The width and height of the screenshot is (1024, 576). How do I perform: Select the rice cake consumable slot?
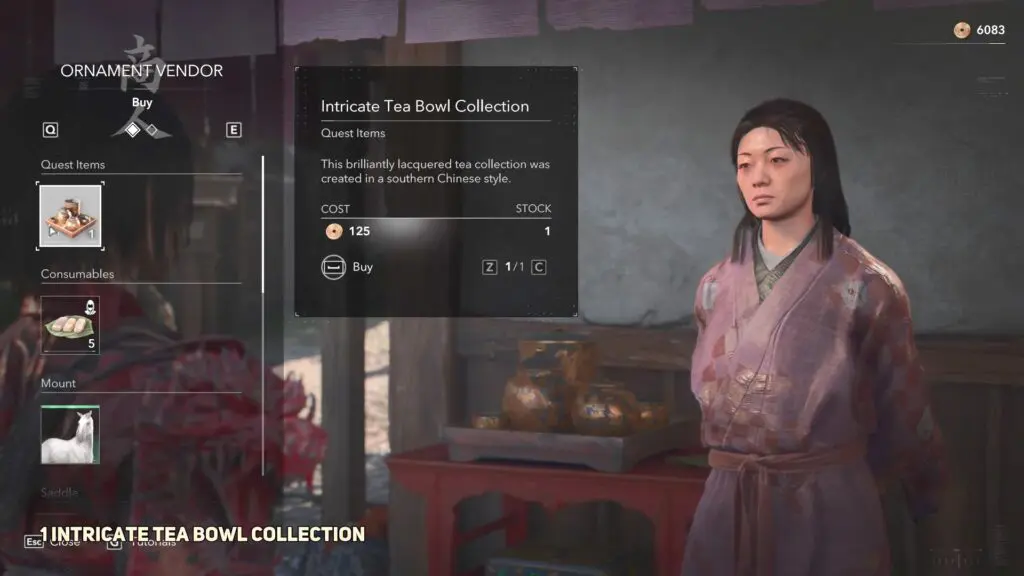pos(70,324)
